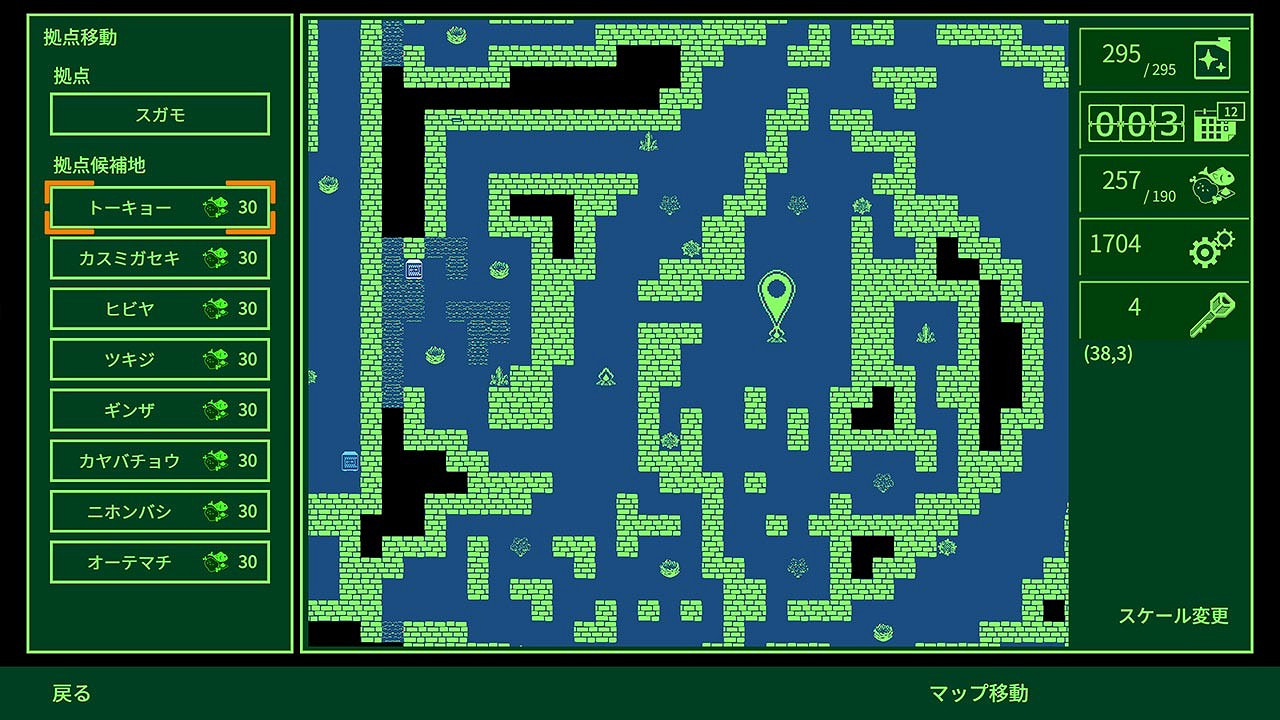
Task: Select トーキョー as destination base
Action: coord(158,208)
